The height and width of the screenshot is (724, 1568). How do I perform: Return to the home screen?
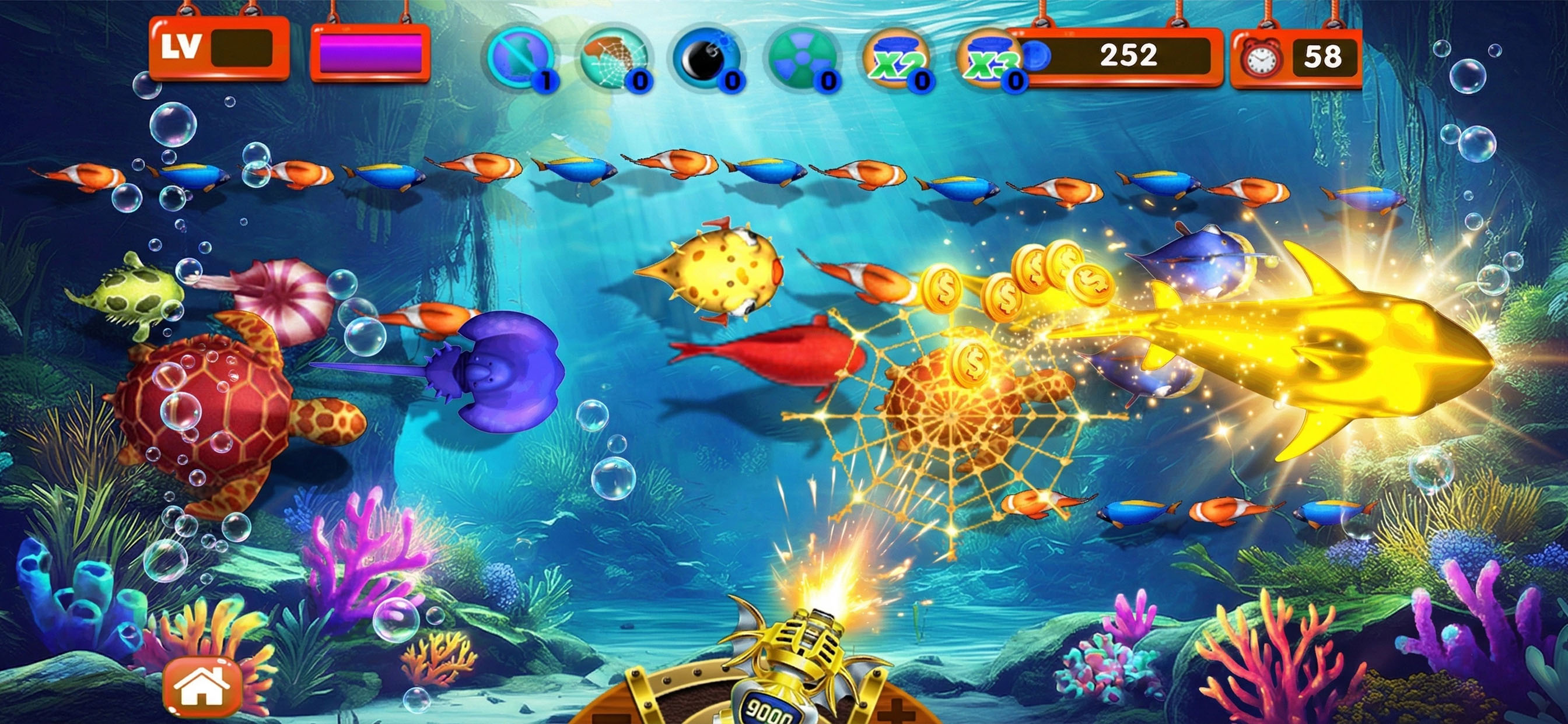pyautogui.click(x=202, y=687)
